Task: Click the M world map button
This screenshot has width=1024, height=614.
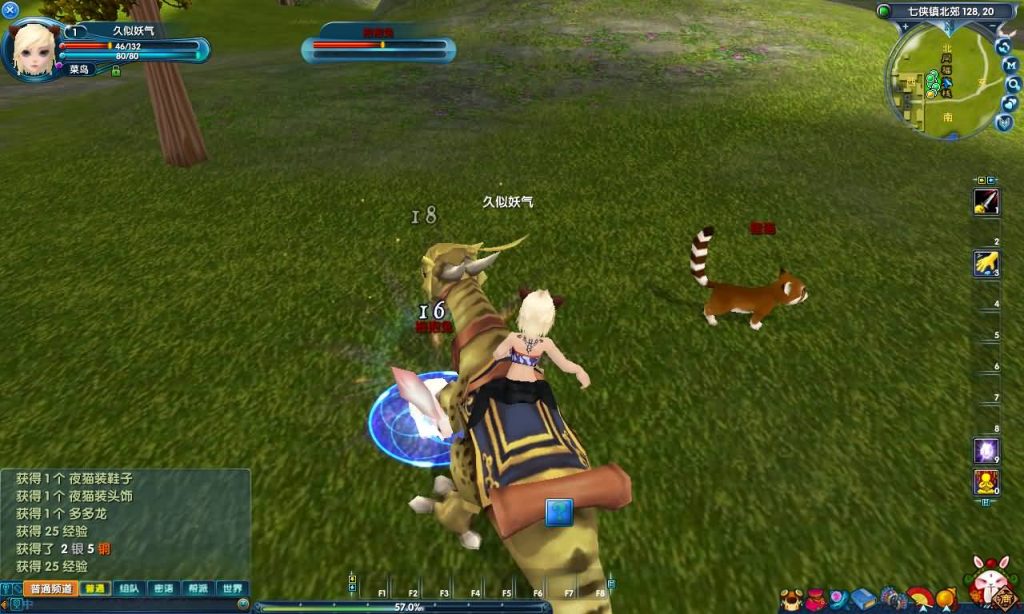Action: pos(1009,63)
